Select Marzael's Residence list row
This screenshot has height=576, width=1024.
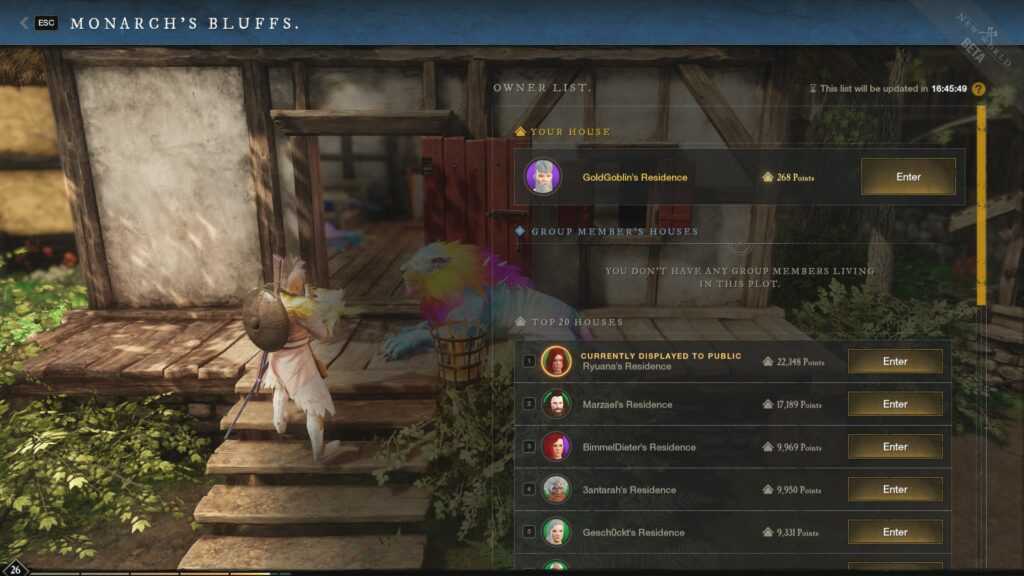point(680,405)
